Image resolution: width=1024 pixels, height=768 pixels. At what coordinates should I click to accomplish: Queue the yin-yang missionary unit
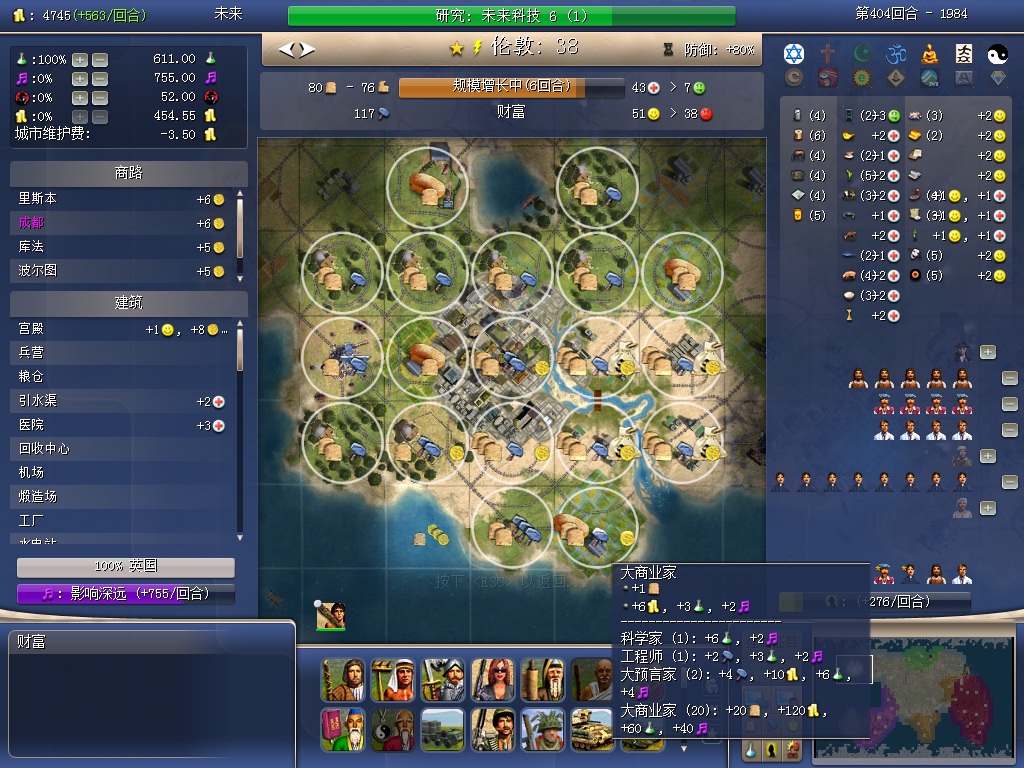pos(392,730)
